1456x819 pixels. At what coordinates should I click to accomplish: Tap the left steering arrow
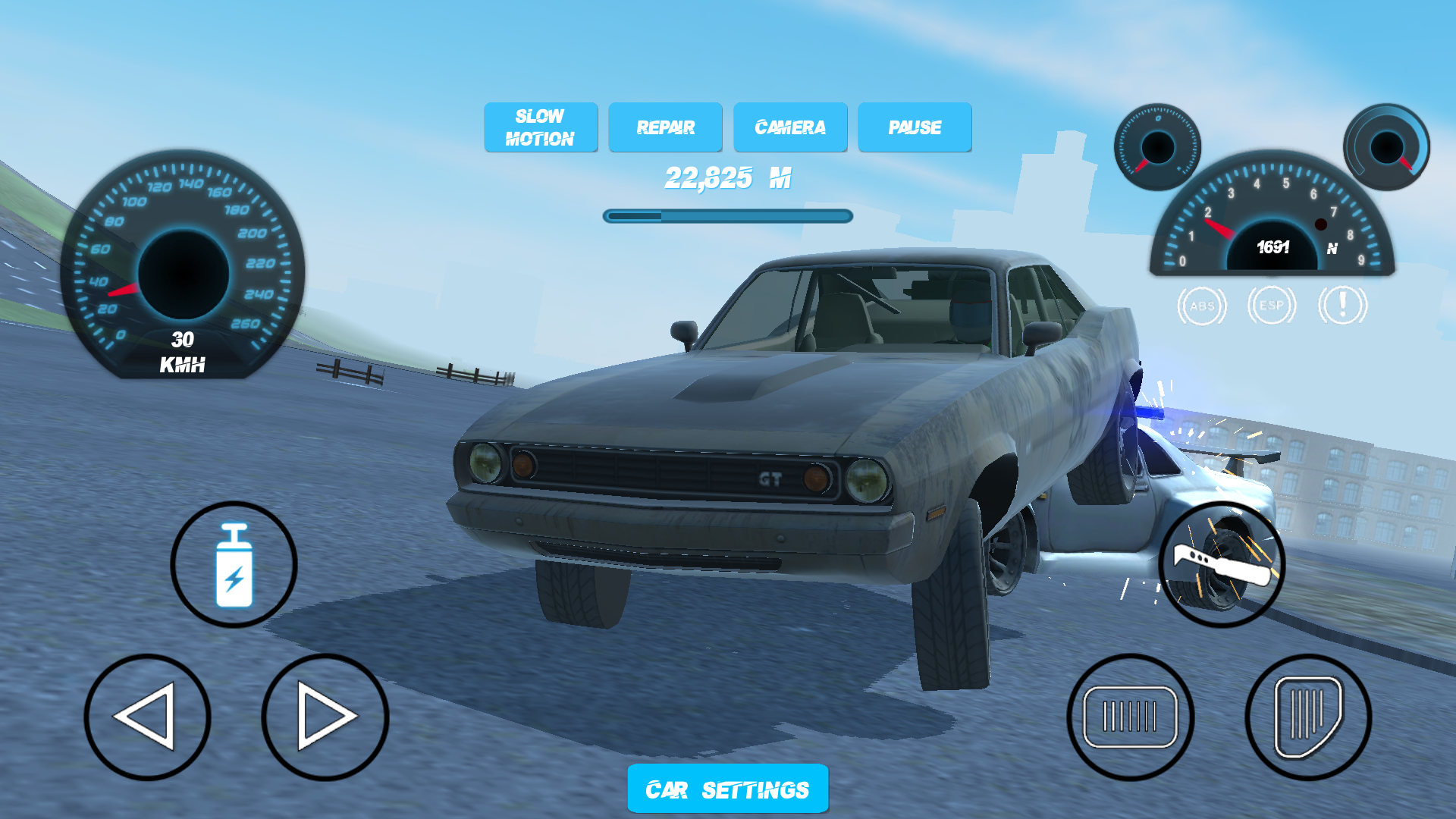(149, 715)
